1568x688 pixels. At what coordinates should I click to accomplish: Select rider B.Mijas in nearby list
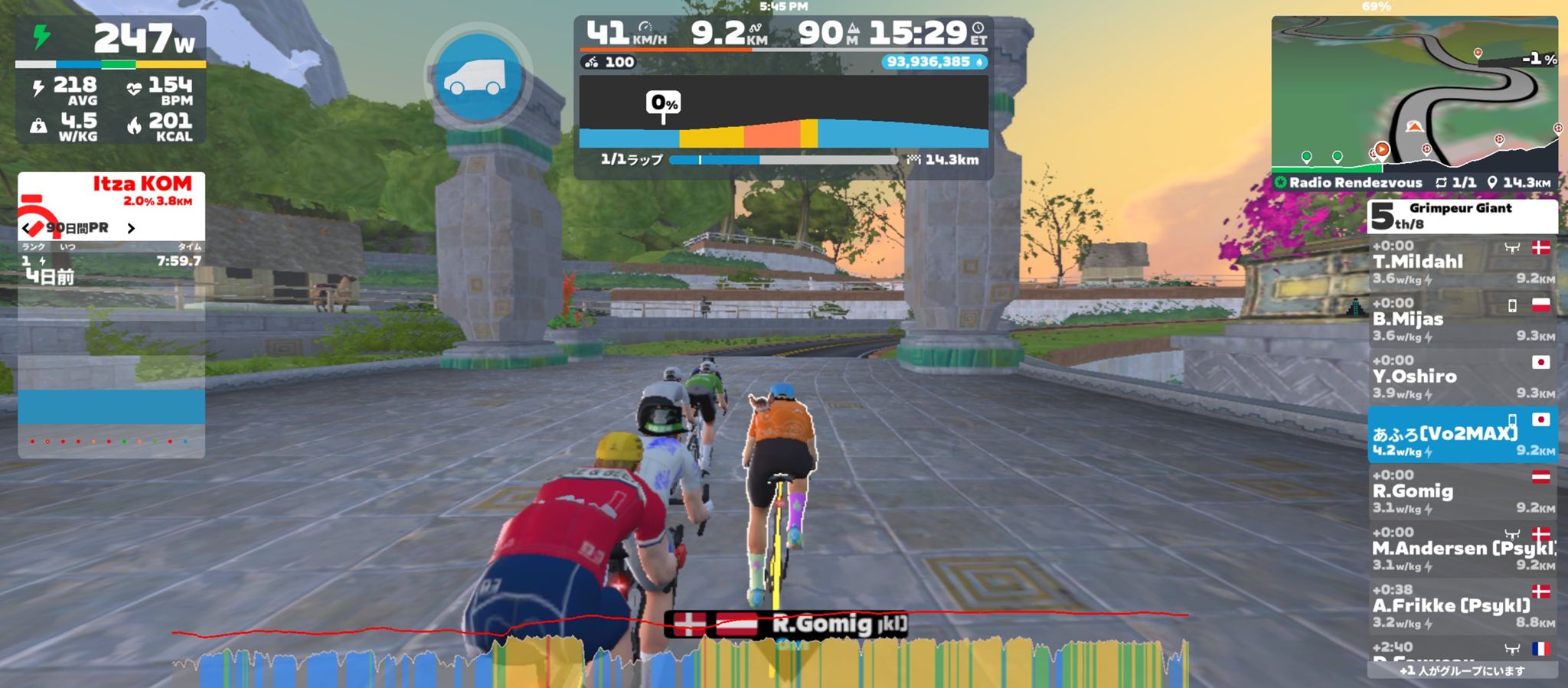[x=1462, y=320]
